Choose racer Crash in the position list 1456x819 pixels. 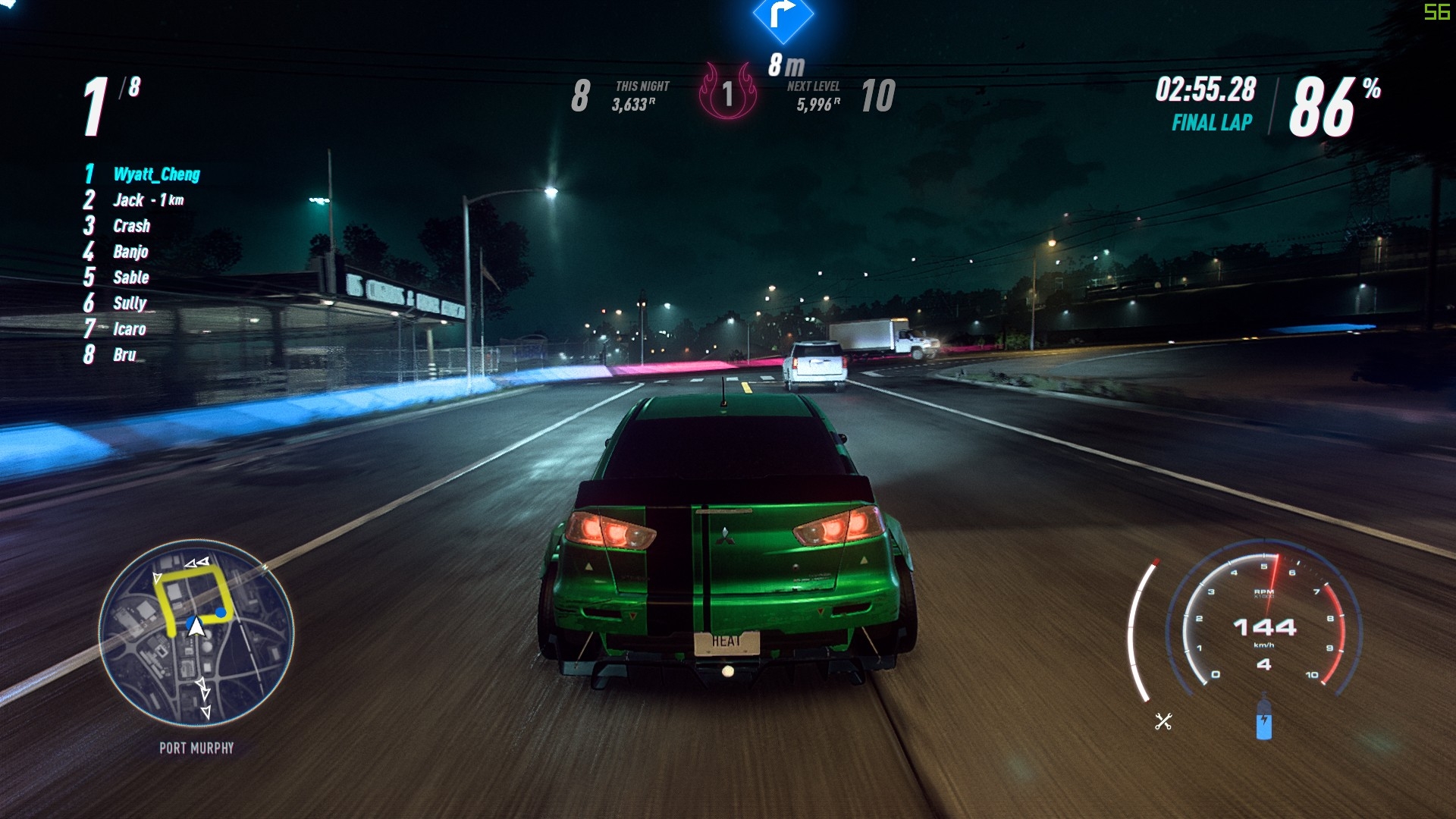click(x=131, y=226)
